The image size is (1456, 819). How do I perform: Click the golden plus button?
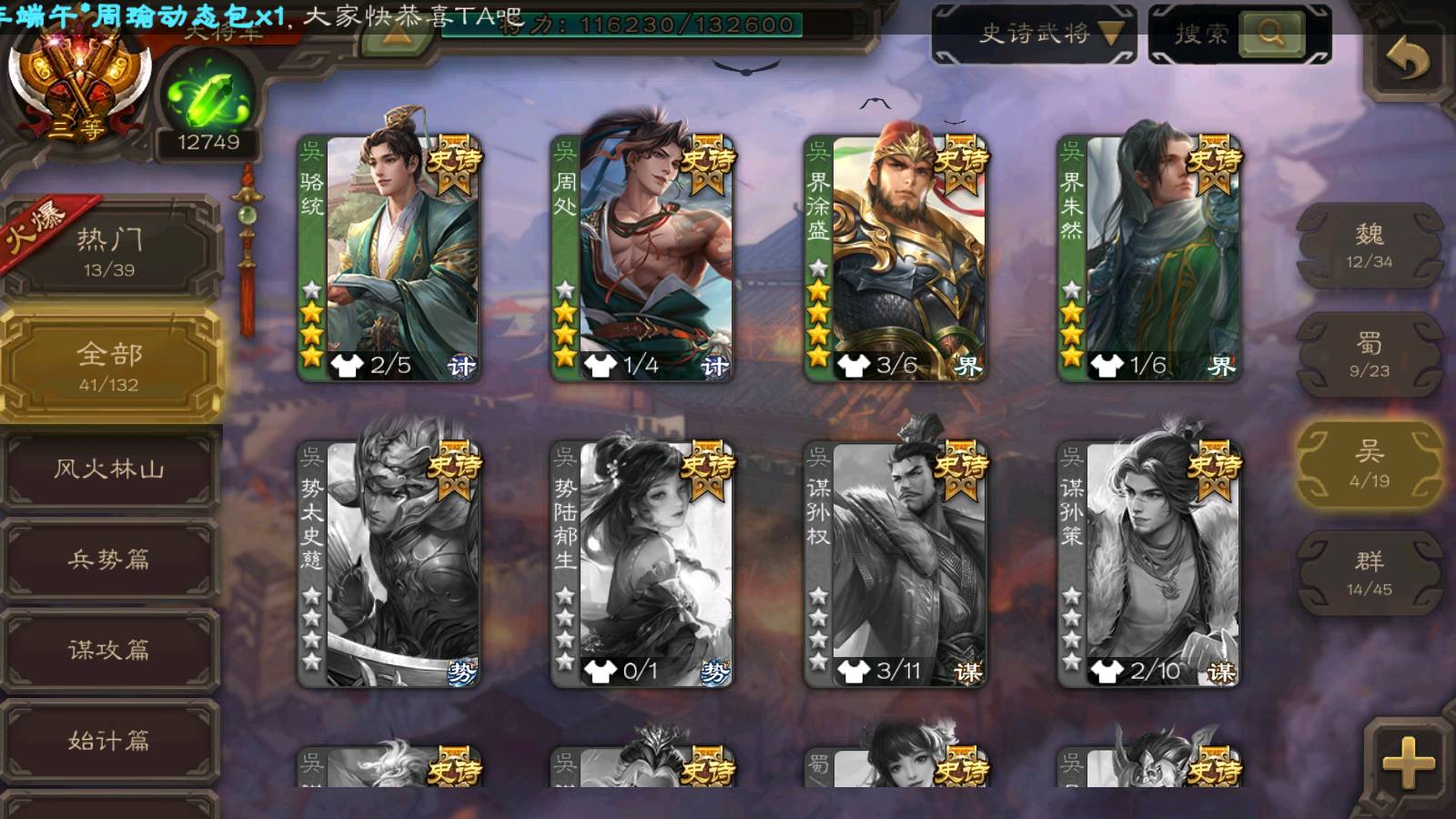1407,761
